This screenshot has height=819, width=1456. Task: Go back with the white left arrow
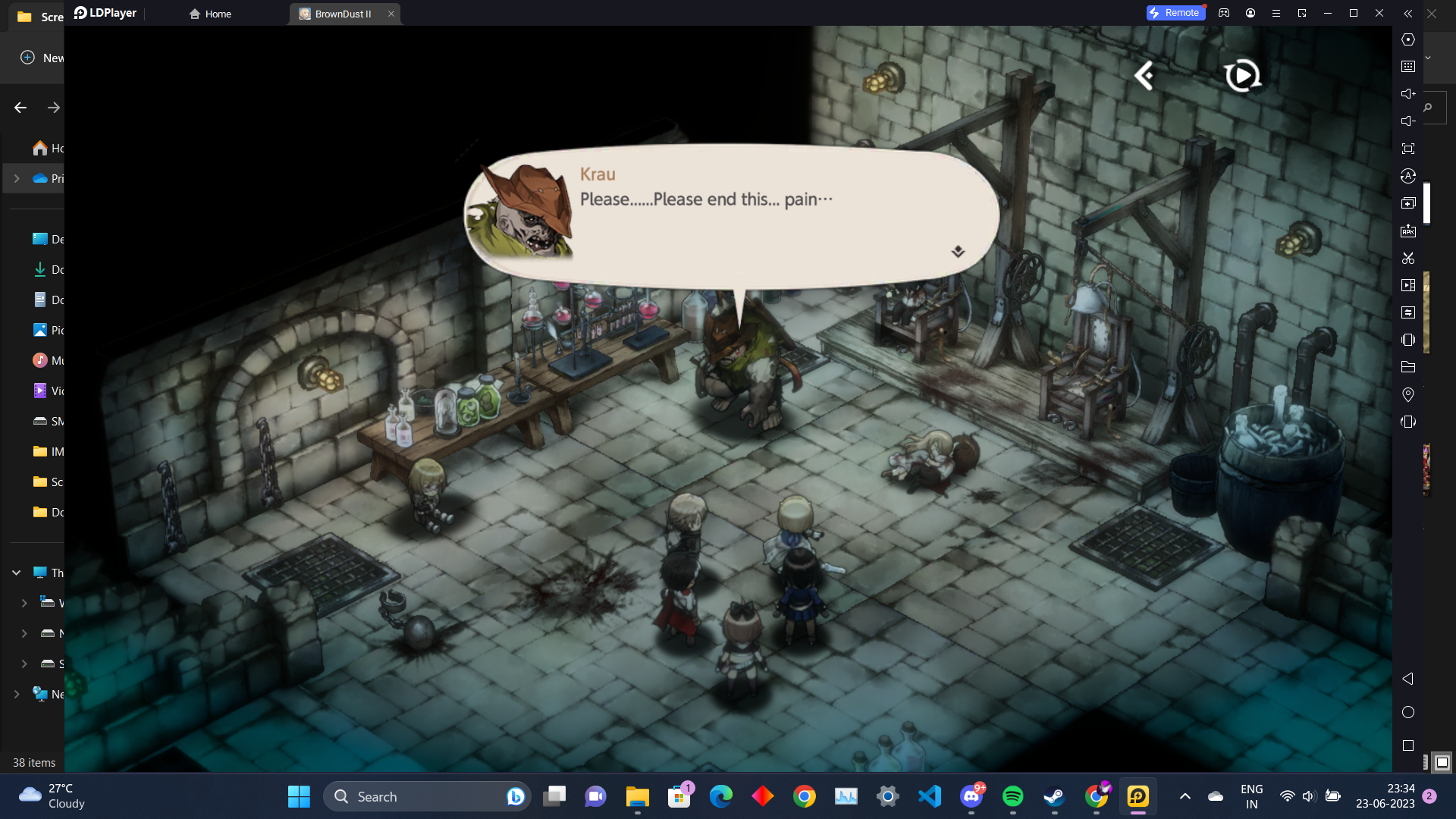[1144, 75]
